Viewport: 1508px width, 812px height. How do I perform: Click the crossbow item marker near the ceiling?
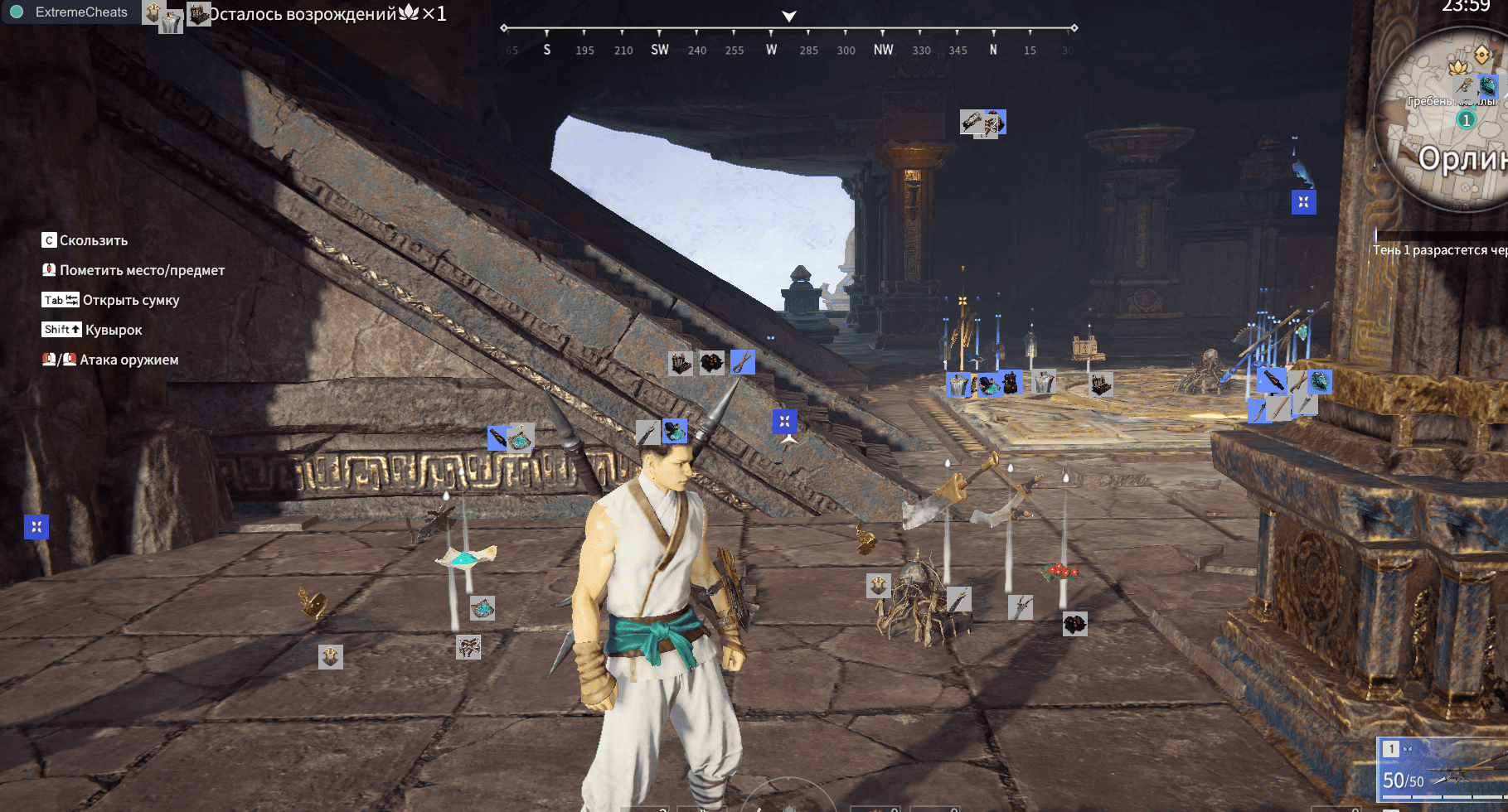[x=972, y=121]
